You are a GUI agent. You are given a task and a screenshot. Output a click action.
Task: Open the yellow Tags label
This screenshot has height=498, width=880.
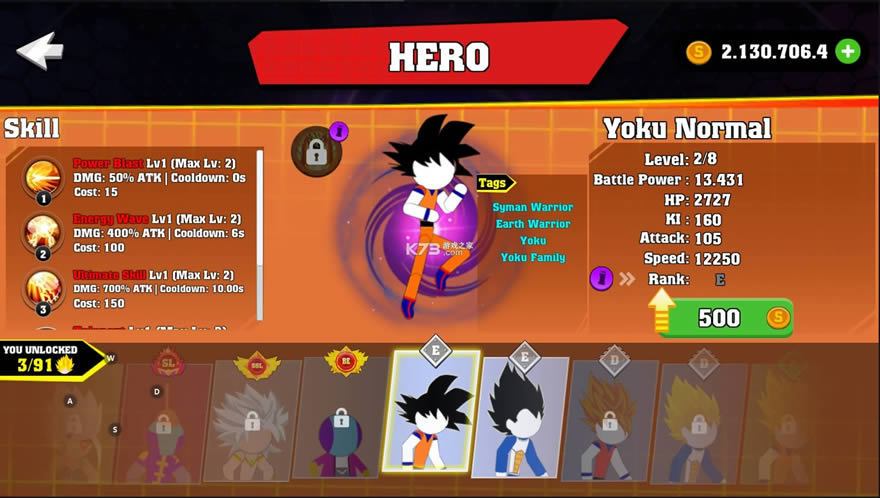[495, 183]
